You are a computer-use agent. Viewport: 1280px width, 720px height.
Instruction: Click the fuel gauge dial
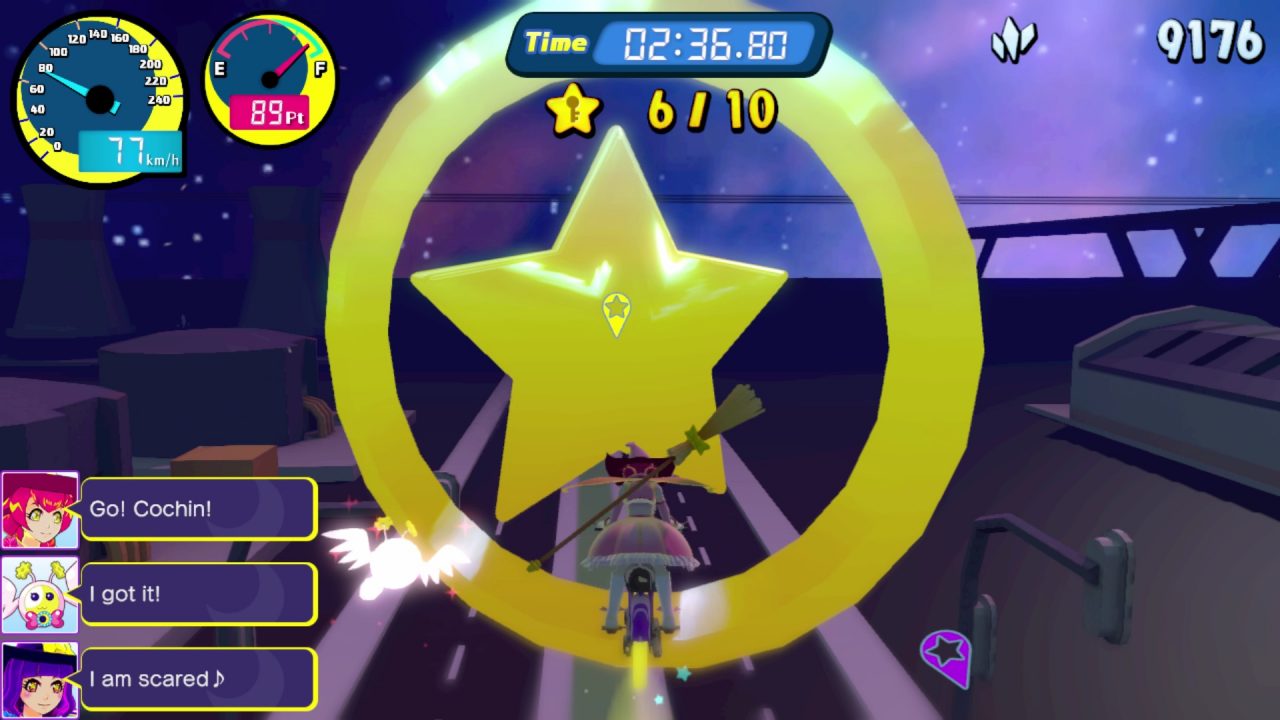pos(270,78)
